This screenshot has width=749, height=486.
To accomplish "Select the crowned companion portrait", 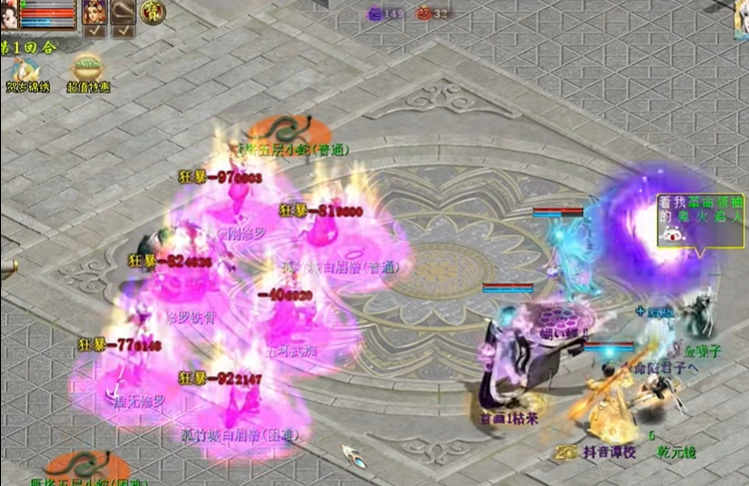I will click(x=93, y=11).
